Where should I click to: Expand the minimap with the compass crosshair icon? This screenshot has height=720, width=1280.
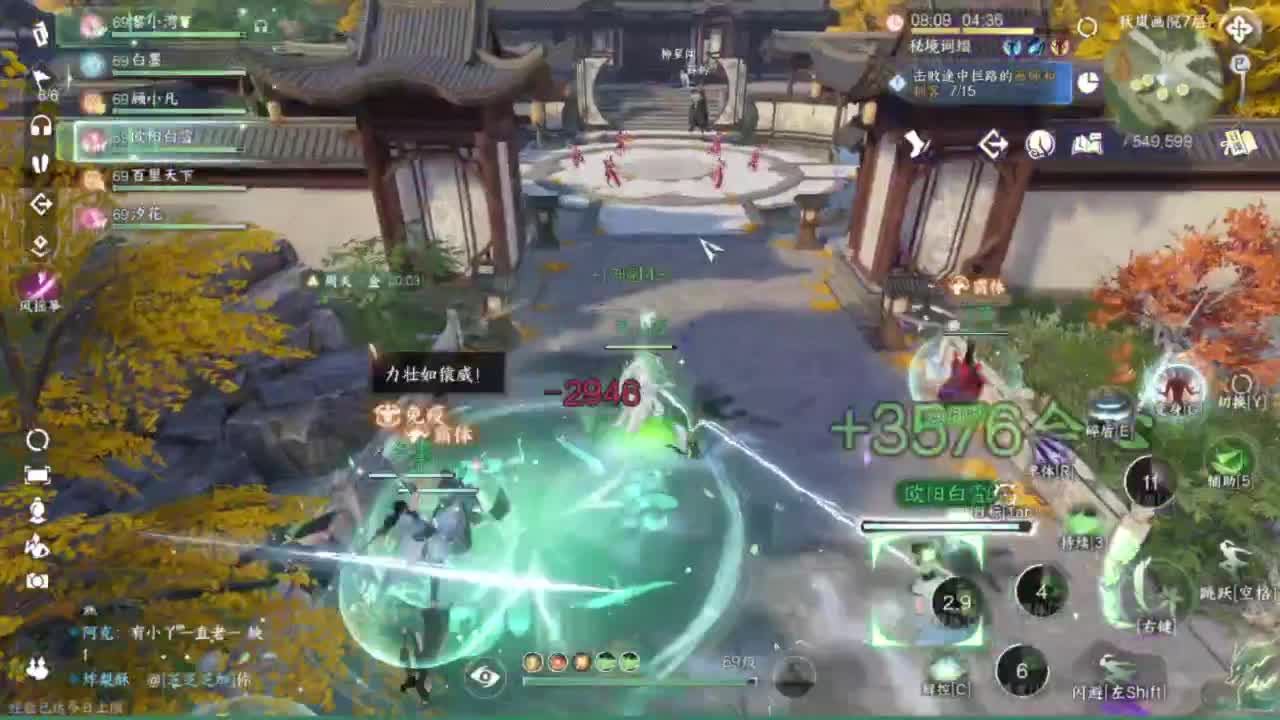[1241, 28]
